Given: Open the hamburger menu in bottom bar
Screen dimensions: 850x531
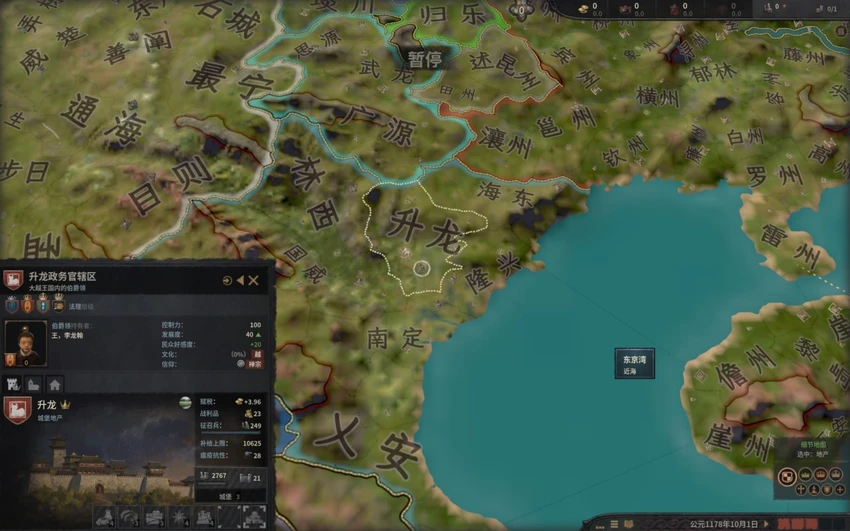Looking at the screenshot, I should pos(614,523).
